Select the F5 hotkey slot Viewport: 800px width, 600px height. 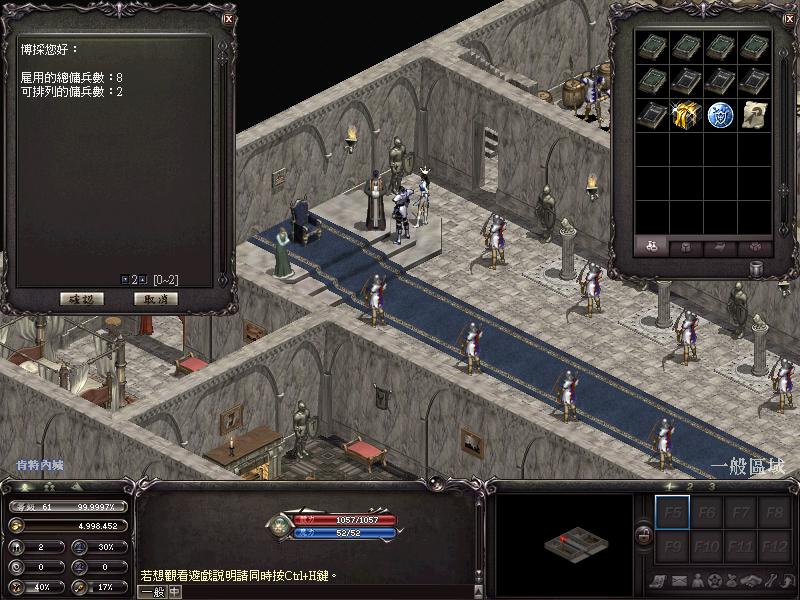672,515
